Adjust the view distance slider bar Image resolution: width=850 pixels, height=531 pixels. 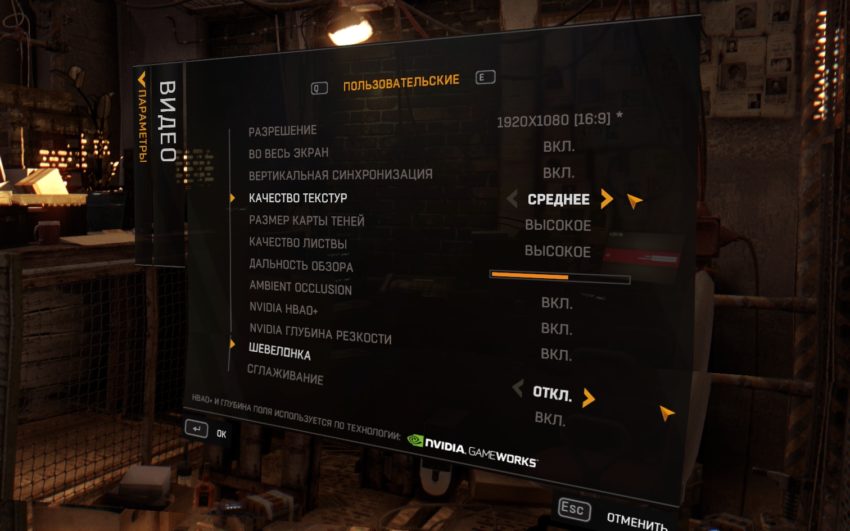[x=559, y=277]
